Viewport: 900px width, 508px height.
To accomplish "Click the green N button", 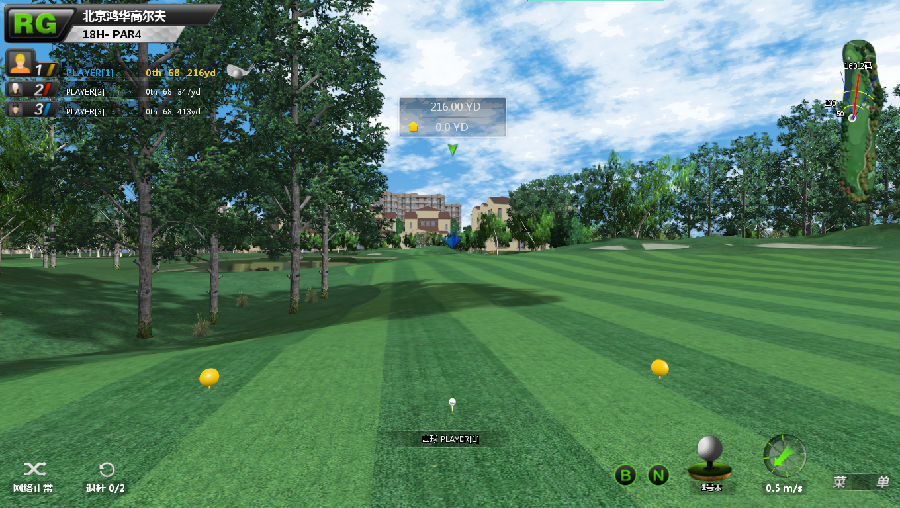I will [658, 475].
